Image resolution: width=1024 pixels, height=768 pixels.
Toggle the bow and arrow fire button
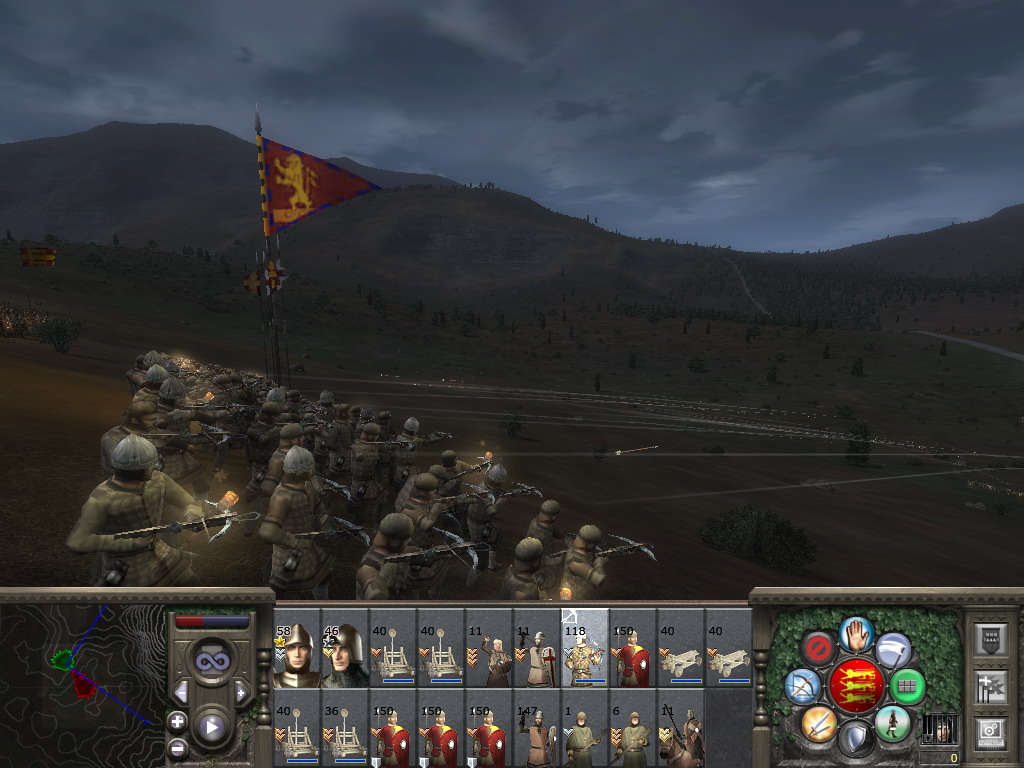803,686
